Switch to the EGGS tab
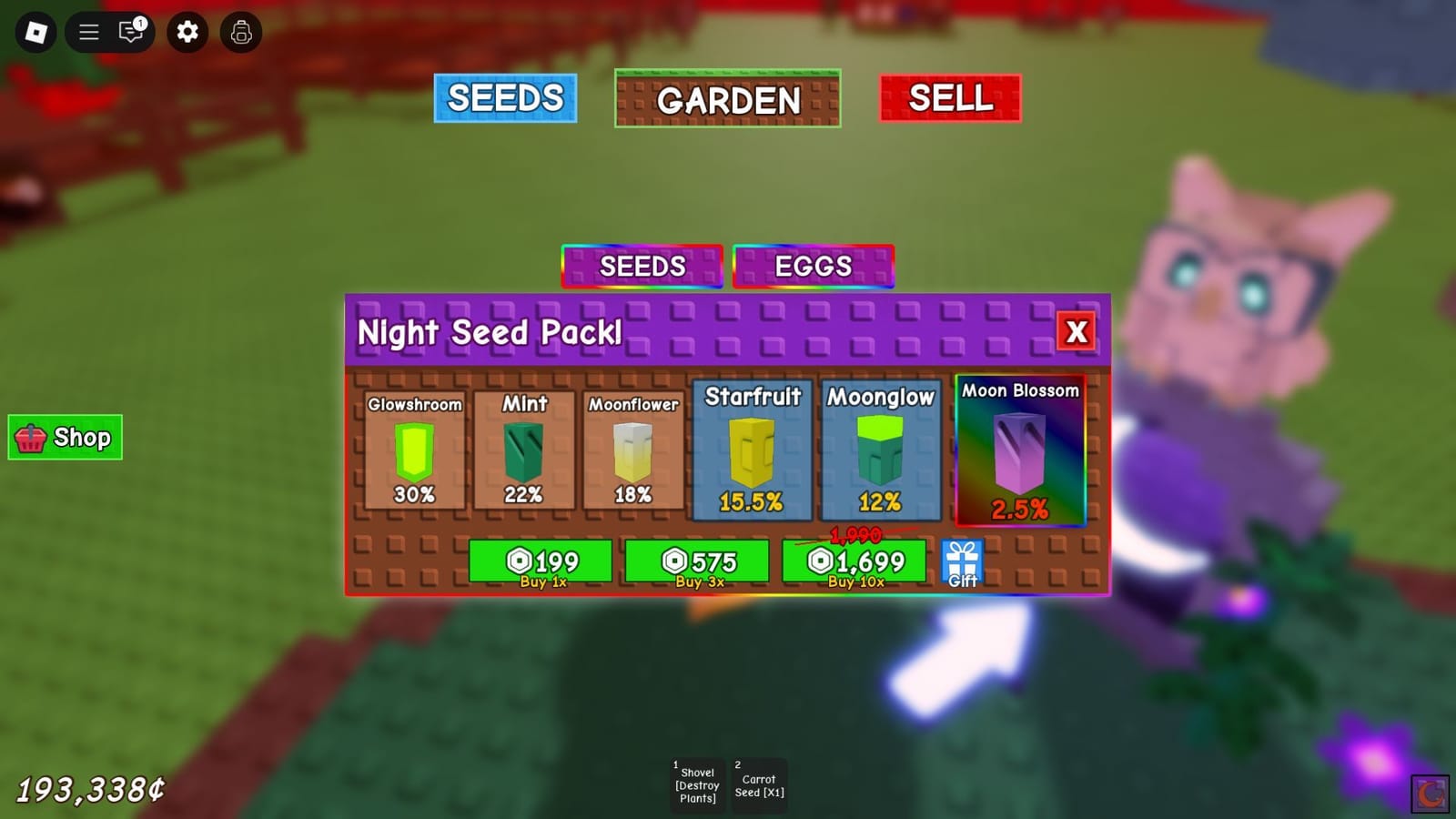Viewport: 1456px width, 819px height. point(813,267)
